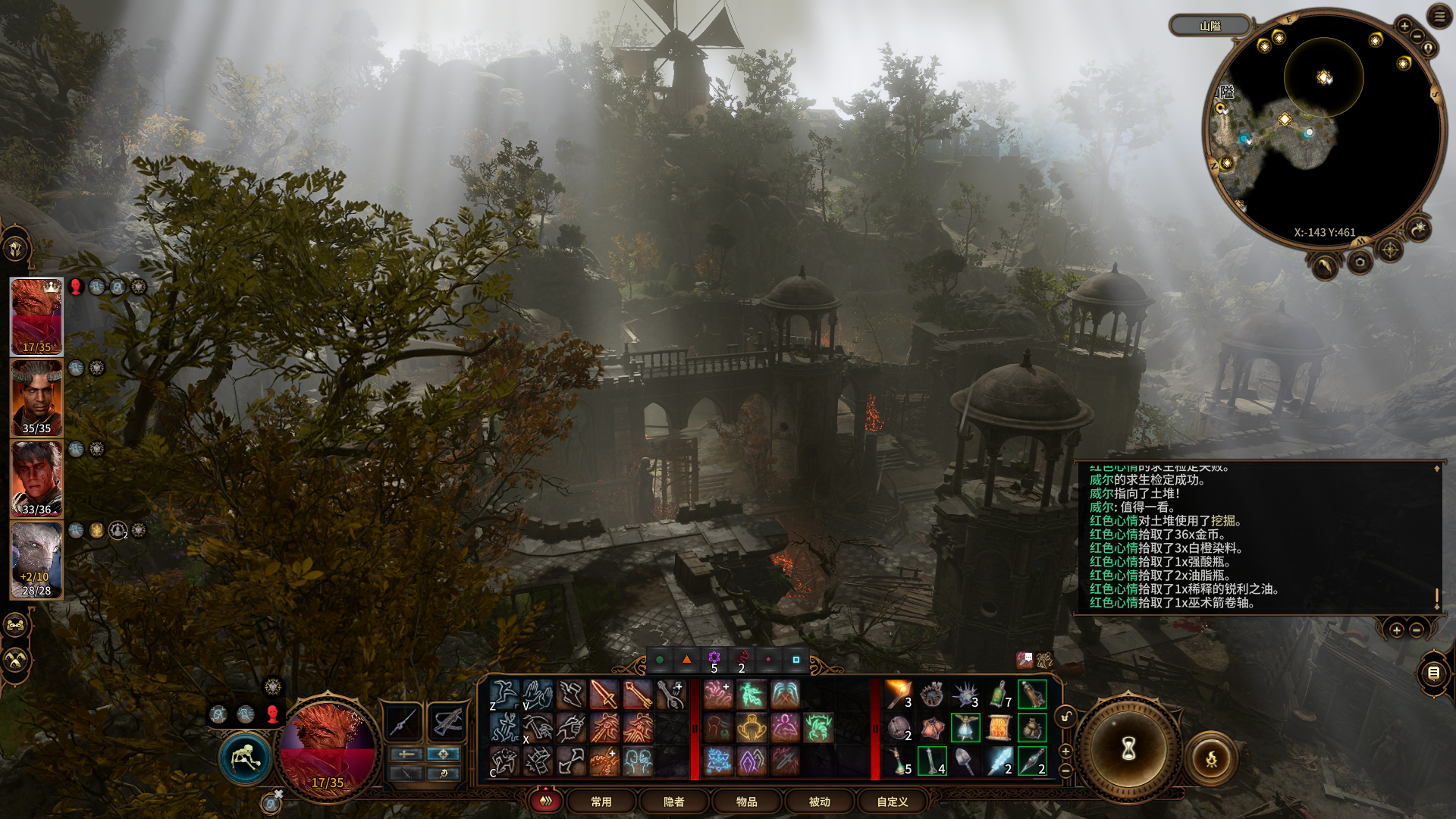This screenshot has height=819, width=1456.
Task: Switch to the 常用 hotbar tab
Action: pos(601,802)
